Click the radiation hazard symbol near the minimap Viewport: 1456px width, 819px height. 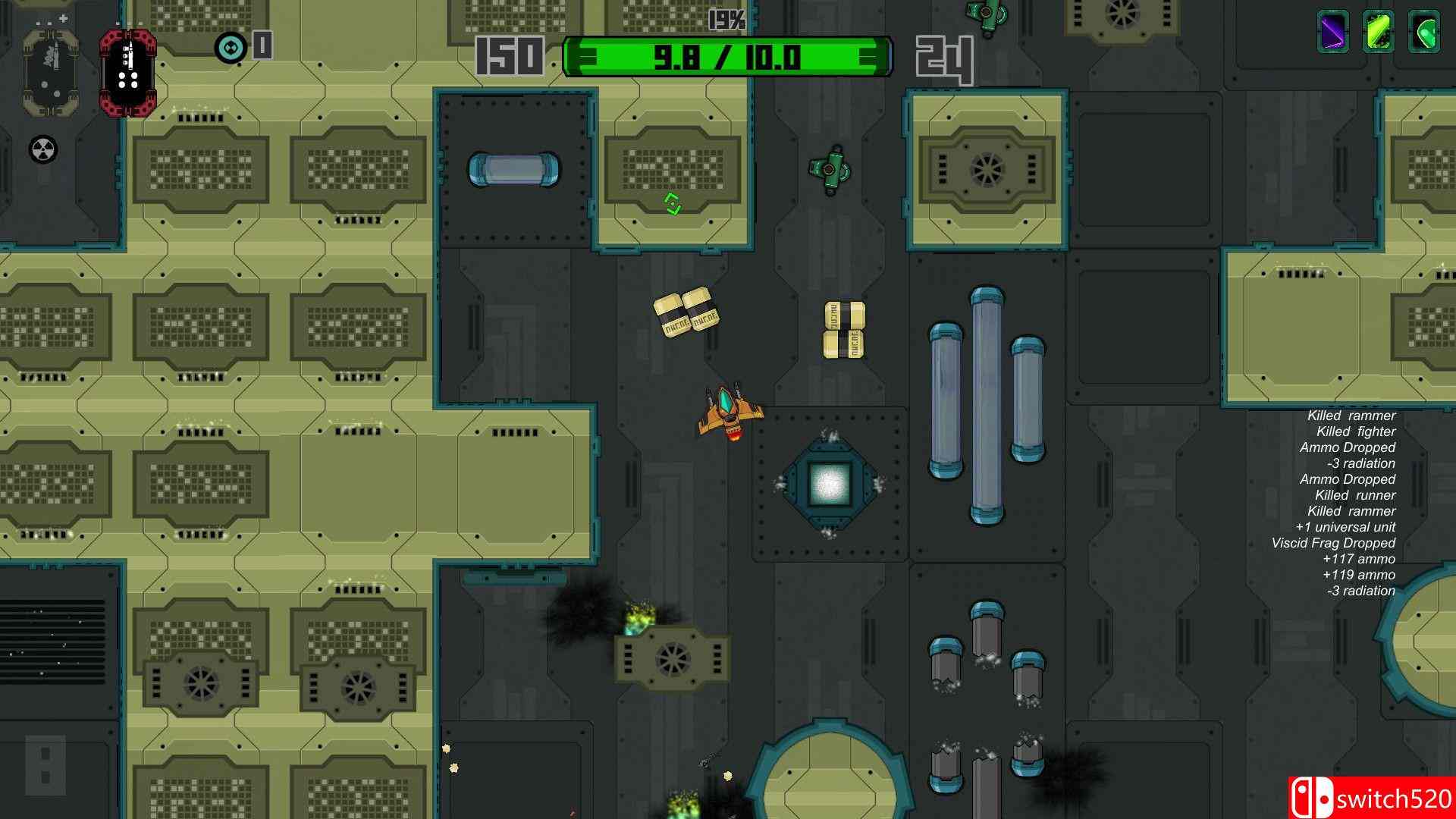pyautogui.click(x=42, y=149)
